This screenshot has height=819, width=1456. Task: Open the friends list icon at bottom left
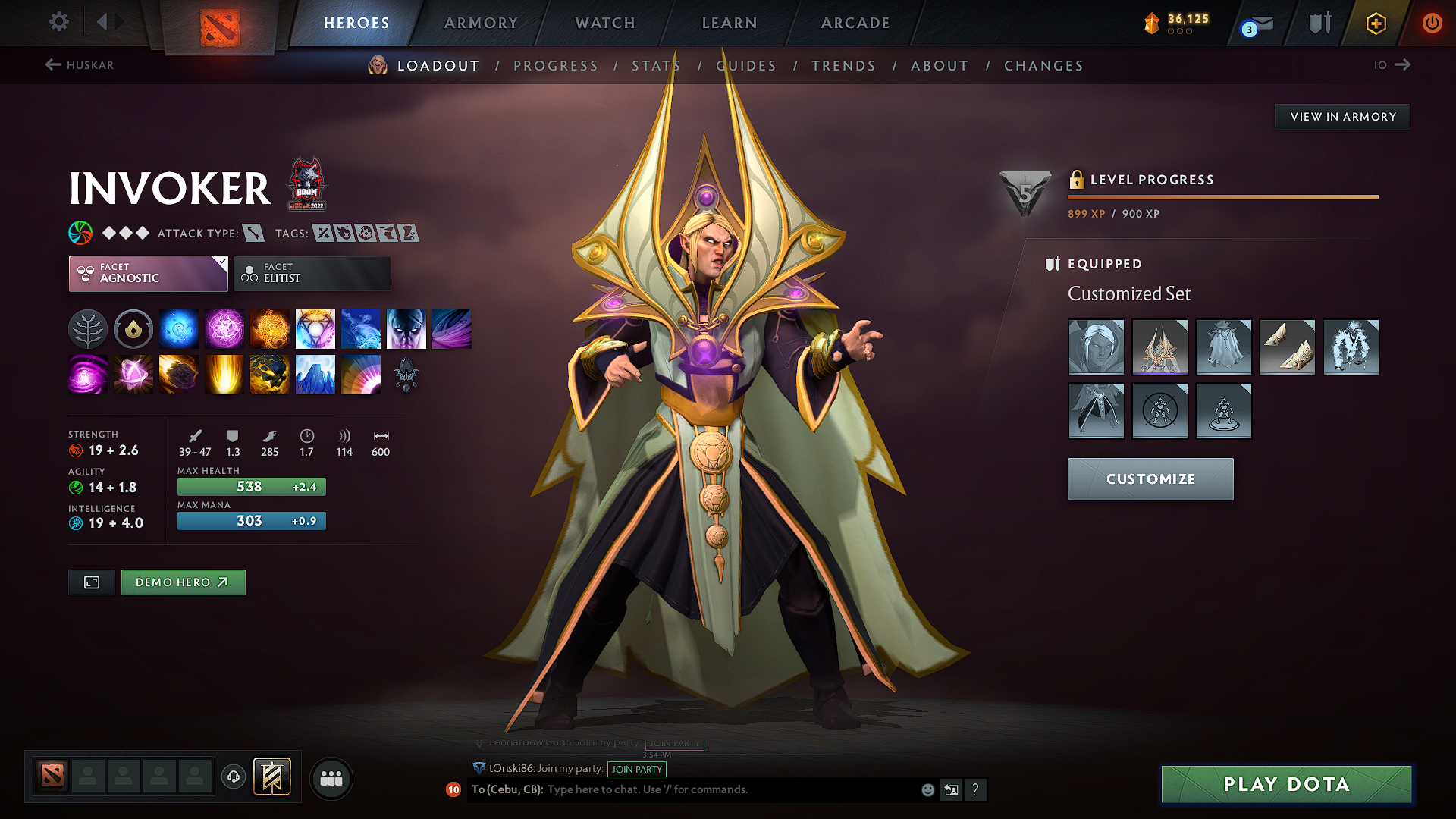pyautogui.click(x=331, y=778)
